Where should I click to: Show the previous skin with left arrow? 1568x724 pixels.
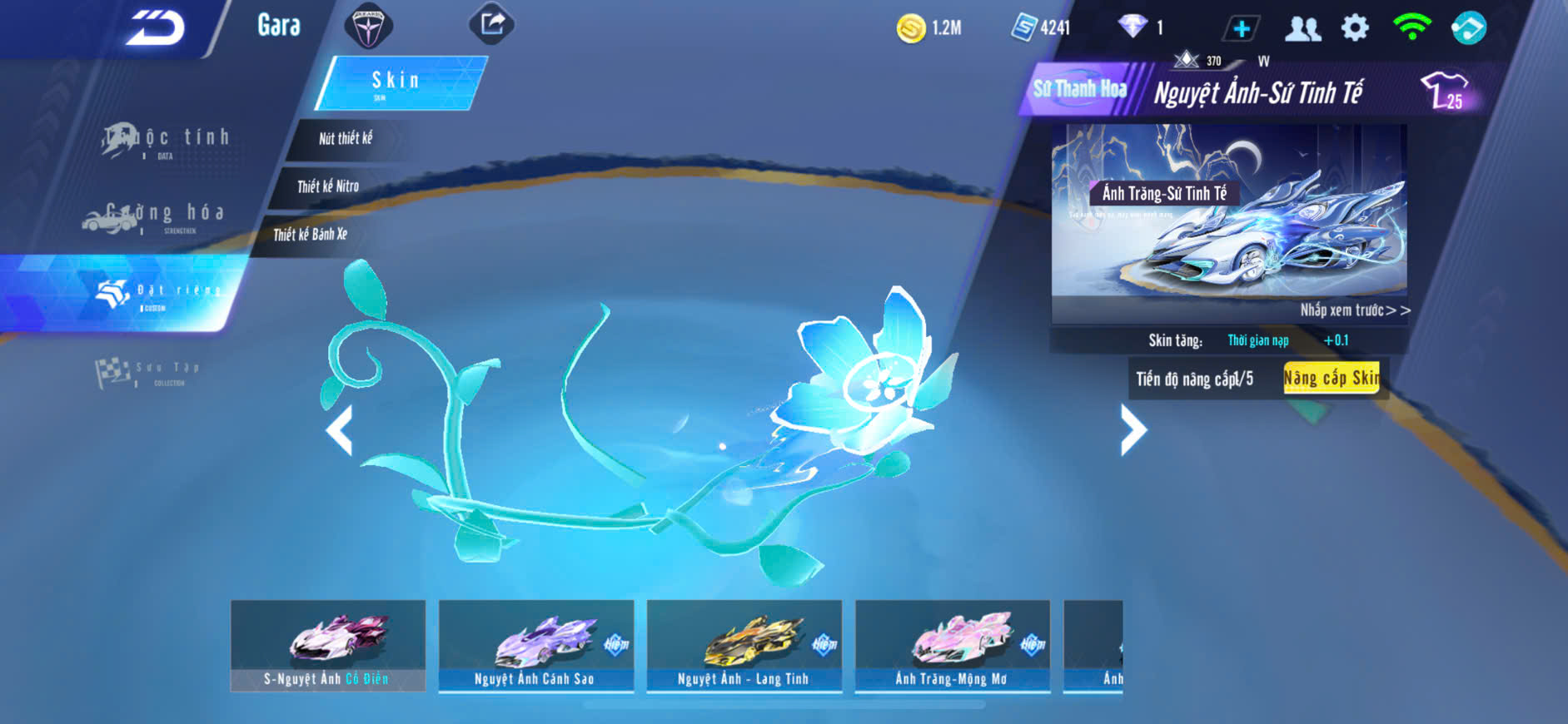coord(339,430)
